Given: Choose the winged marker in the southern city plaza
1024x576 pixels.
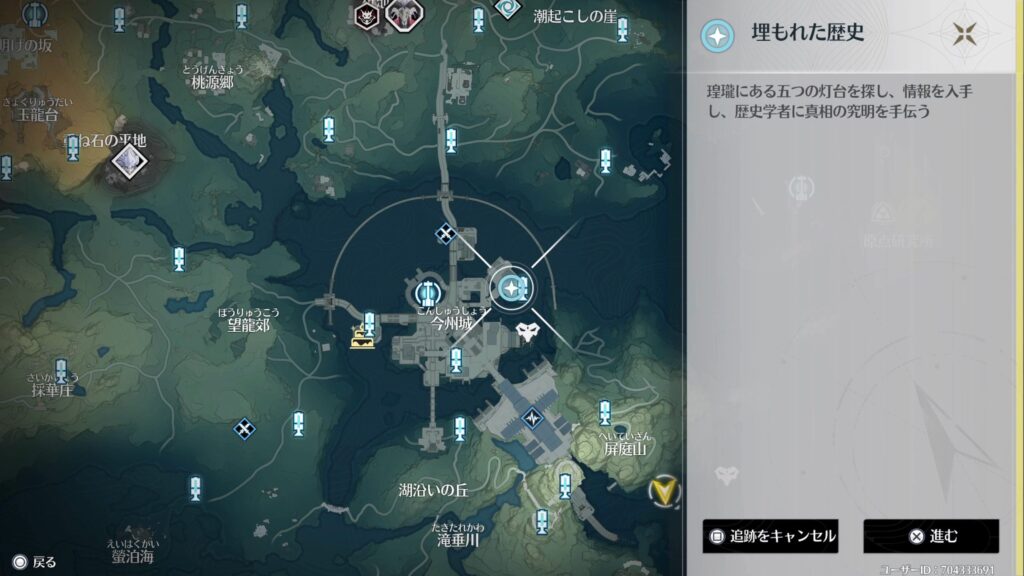Looking at the screenshot, I should [533, 417].
